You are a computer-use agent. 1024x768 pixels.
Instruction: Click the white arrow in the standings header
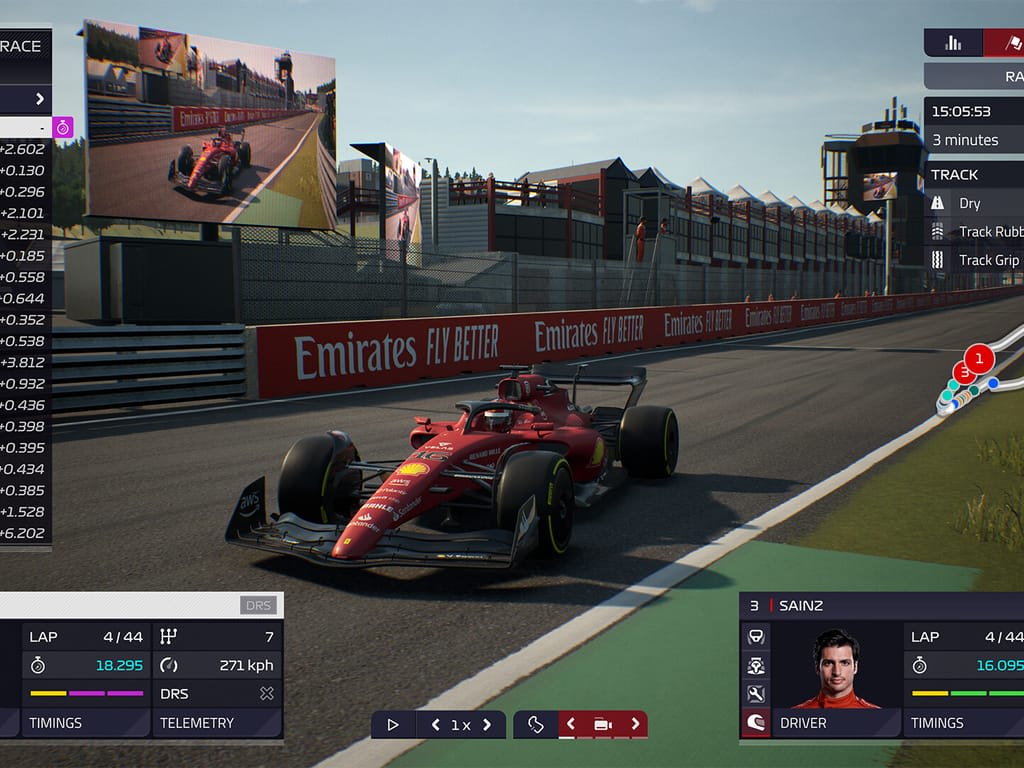click(x=40, y=98)
